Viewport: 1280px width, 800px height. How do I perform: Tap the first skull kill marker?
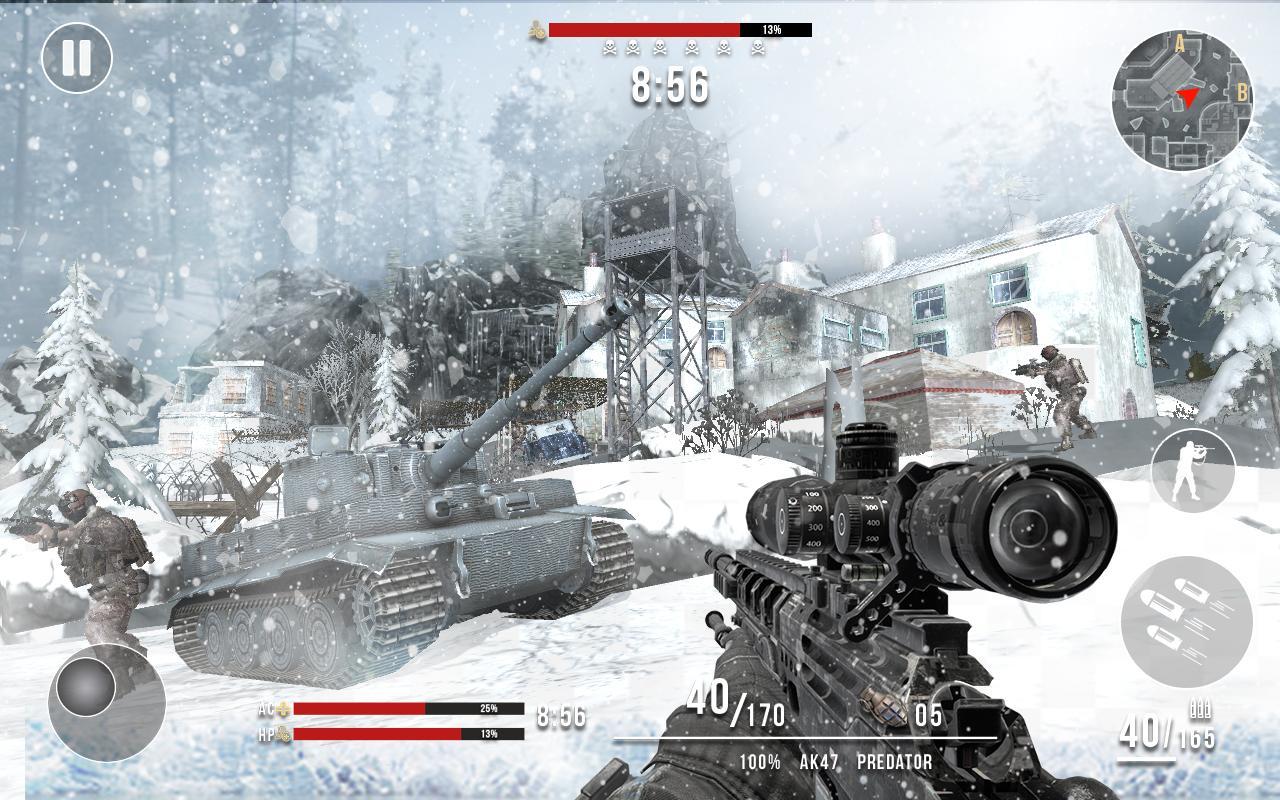(607, 47)
